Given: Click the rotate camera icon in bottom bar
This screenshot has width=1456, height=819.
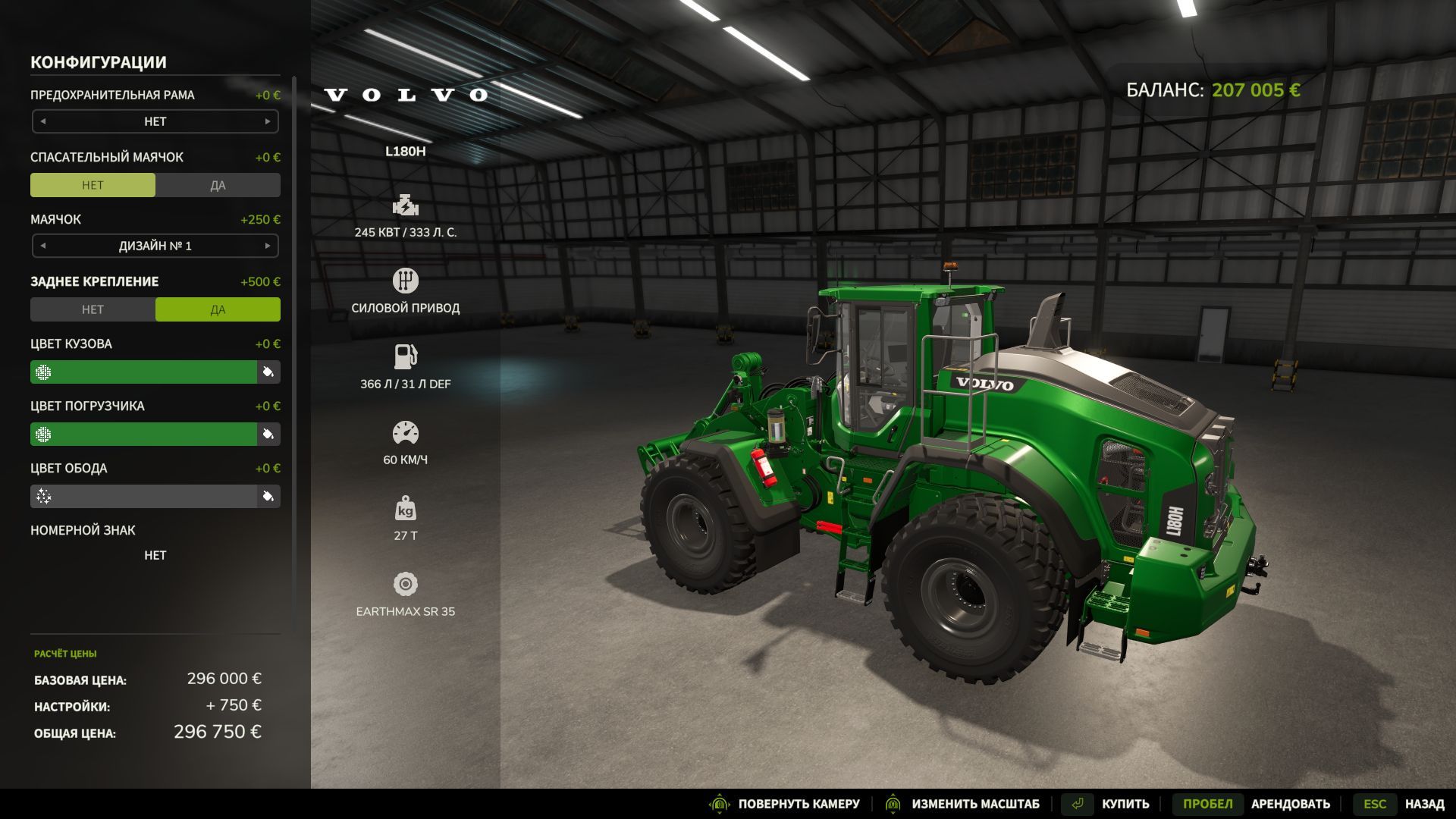Looking at the screenshot, I should point(718,803).
